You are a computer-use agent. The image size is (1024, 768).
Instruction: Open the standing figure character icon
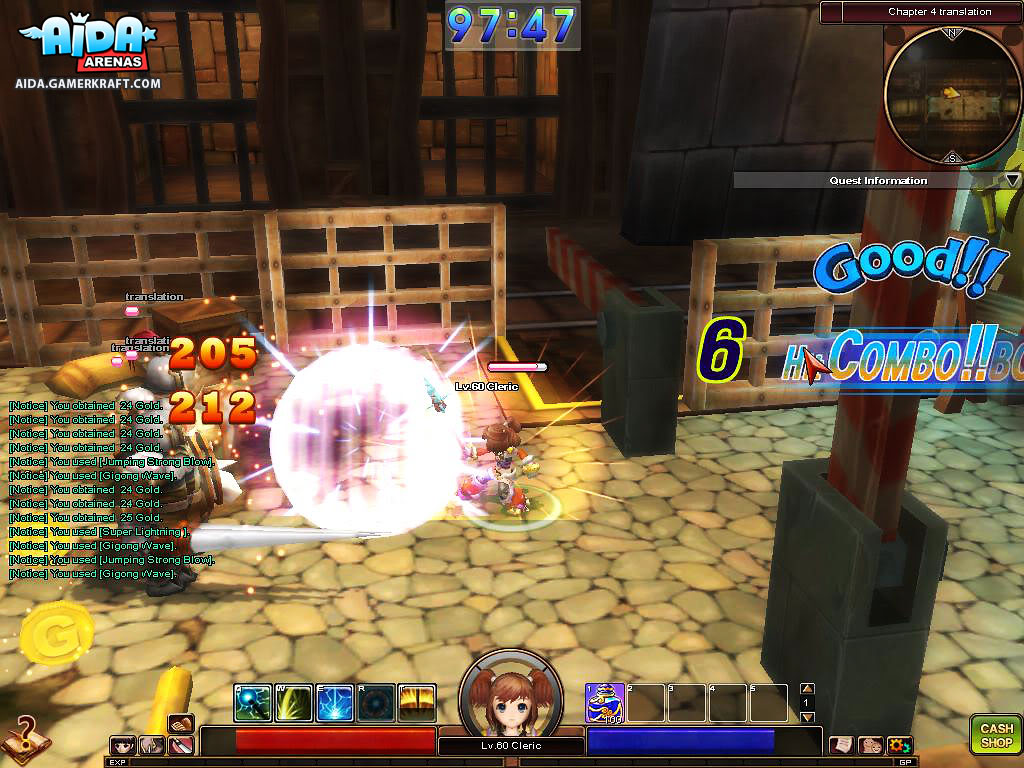pos(152,745)
